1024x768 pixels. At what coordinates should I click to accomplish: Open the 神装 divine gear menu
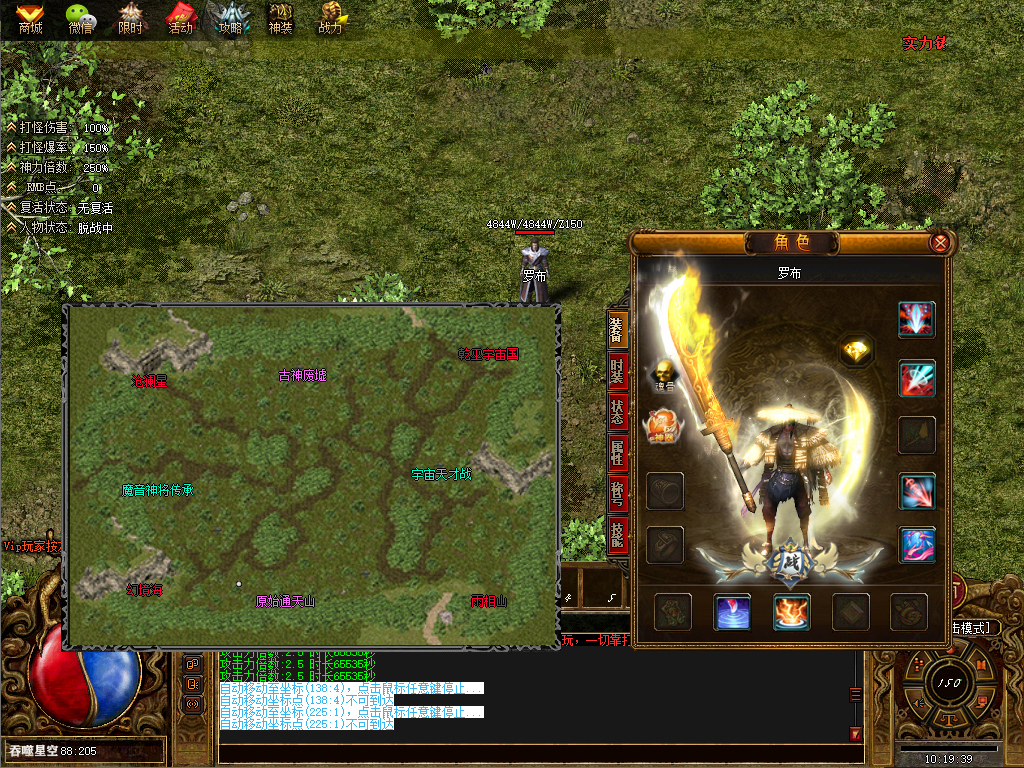click(x=281, y=19)
